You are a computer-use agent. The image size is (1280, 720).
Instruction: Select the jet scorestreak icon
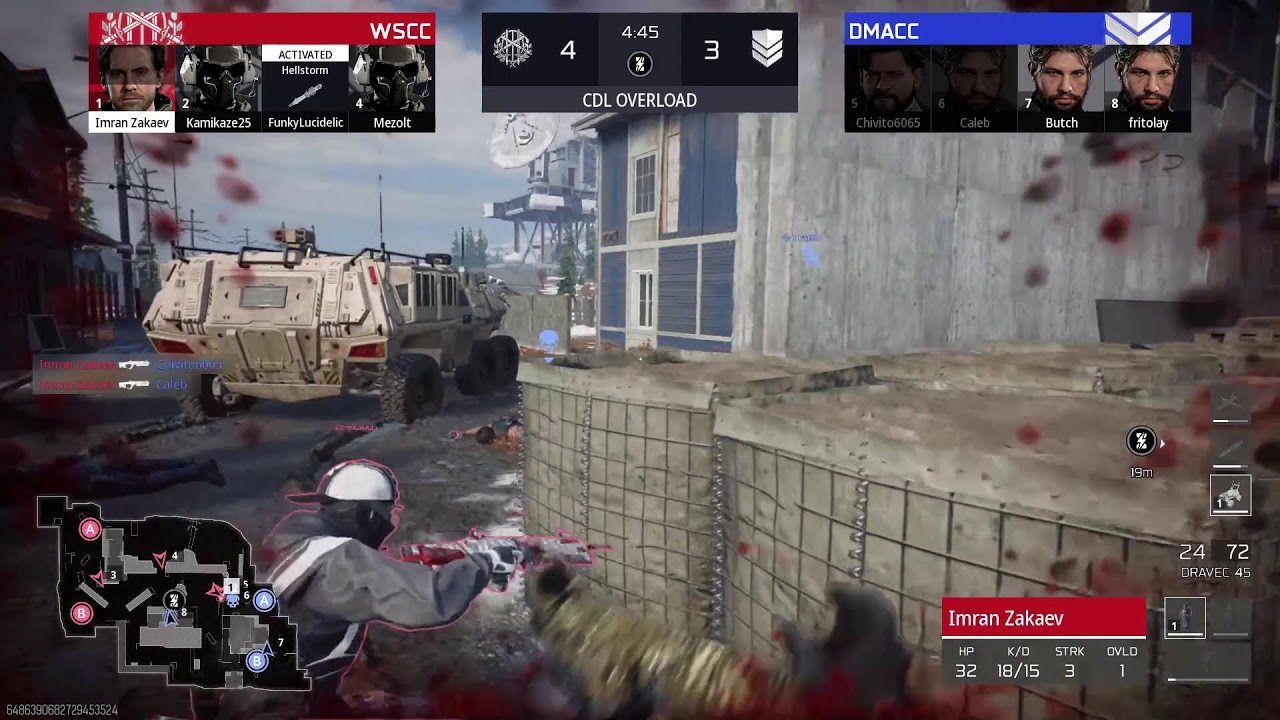pos(1230,403)
